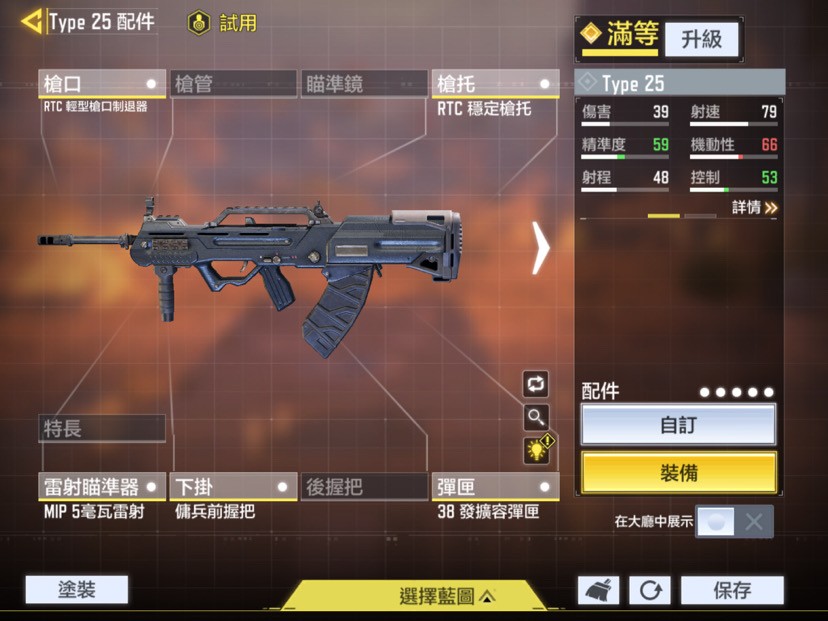This screenshot has height=621, width=828.
Task: Select the empty 槍管 barrel slot
Action: point(233,84)
